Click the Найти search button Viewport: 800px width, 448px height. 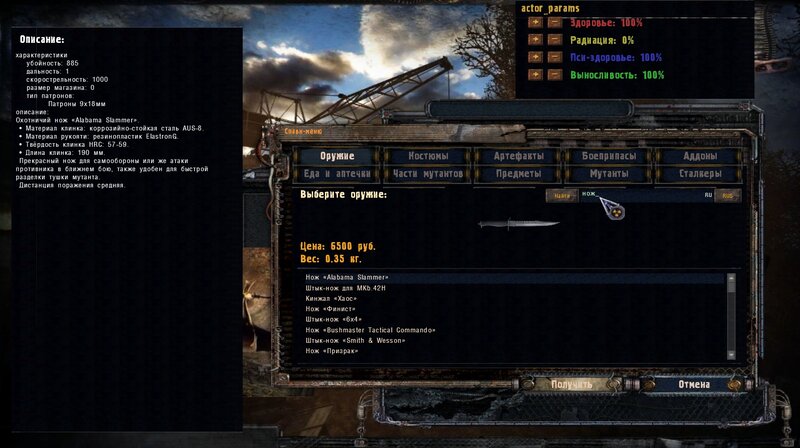pyautogui.click(x=562, y=195)
